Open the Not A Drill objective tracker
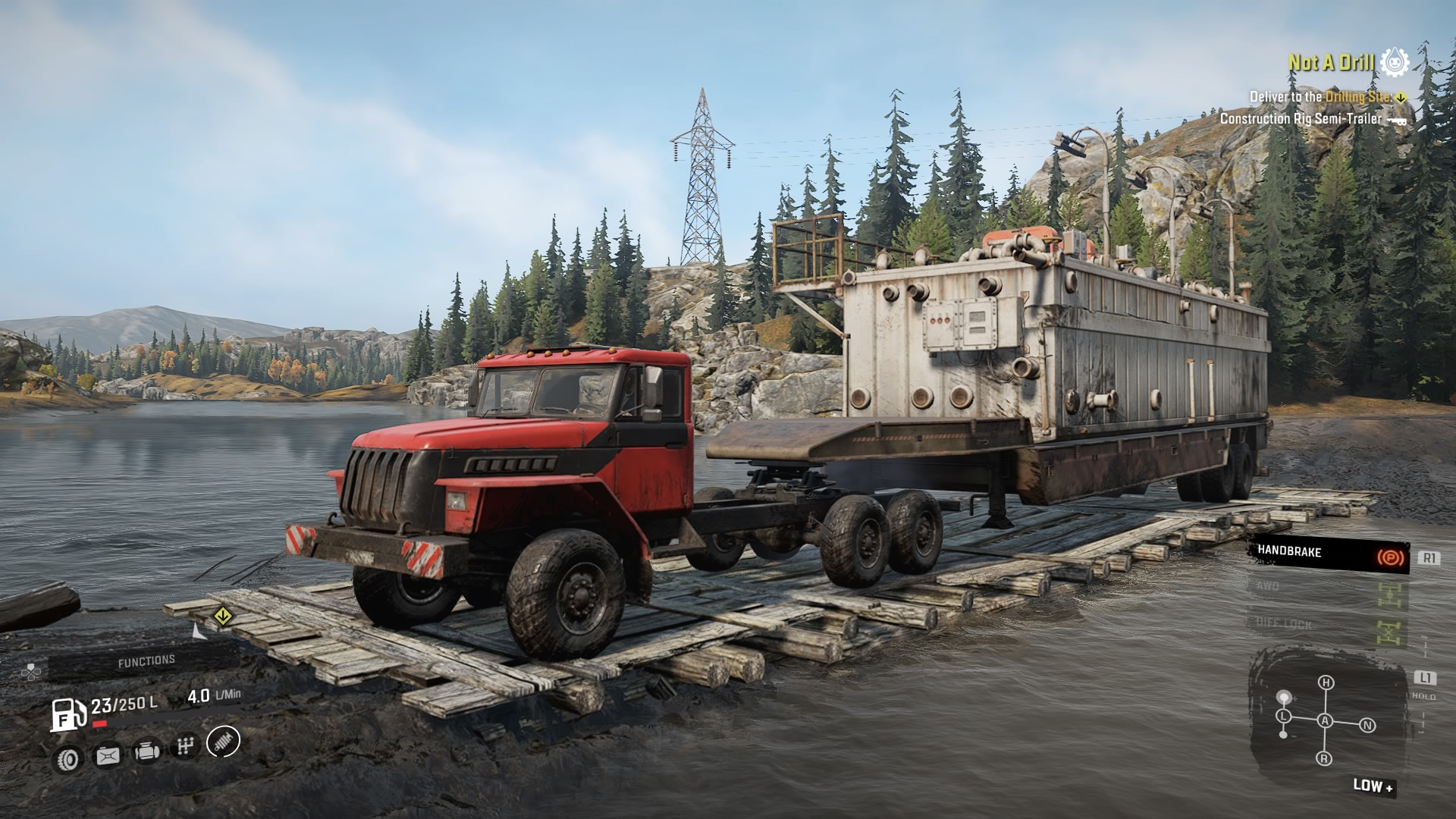The width and height of the screenshot is (1456, 819). click(1331, 63)
